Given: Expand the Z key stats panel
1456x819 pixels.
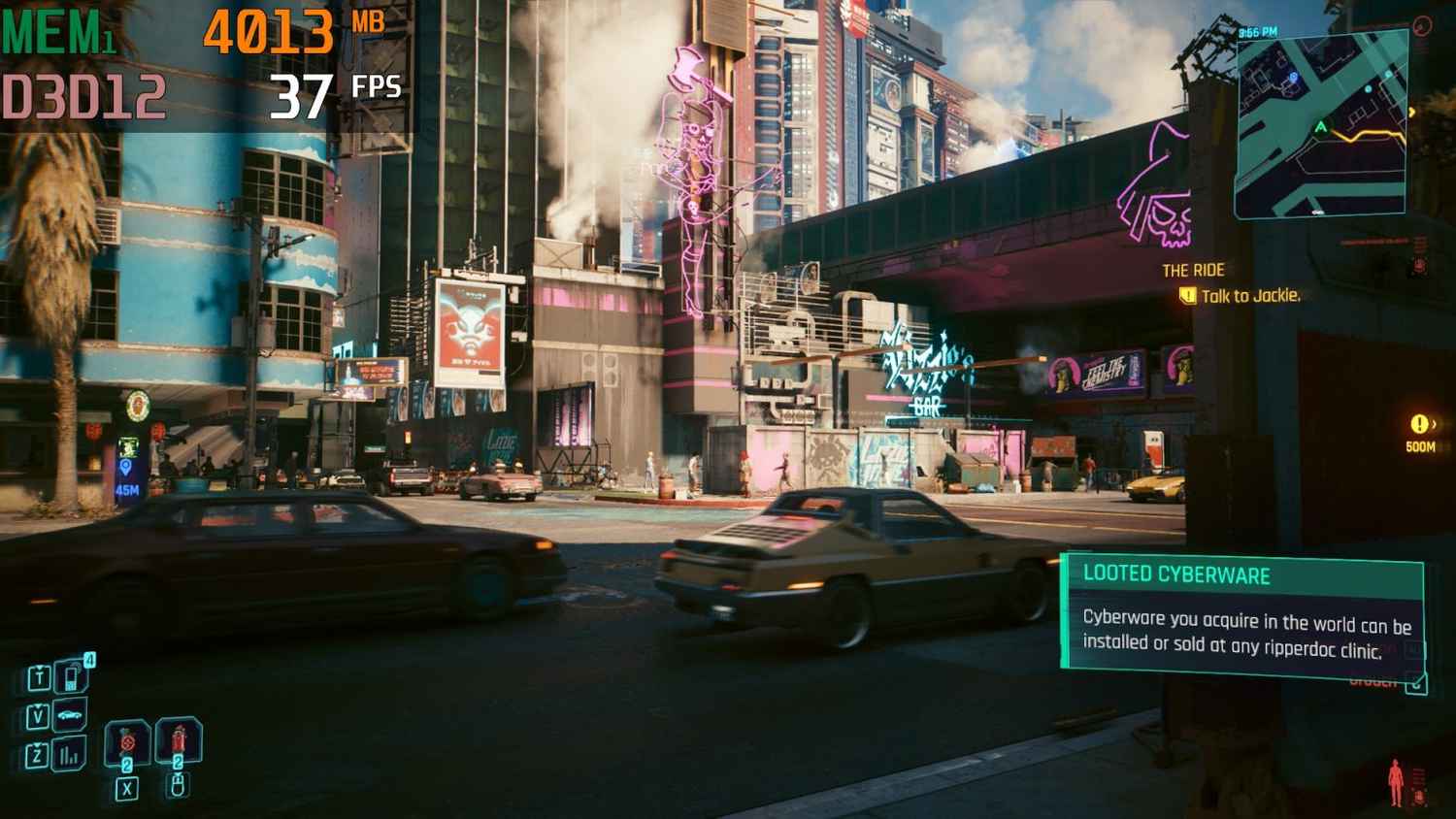Looking at the screenshot, I should coord(37,752).
